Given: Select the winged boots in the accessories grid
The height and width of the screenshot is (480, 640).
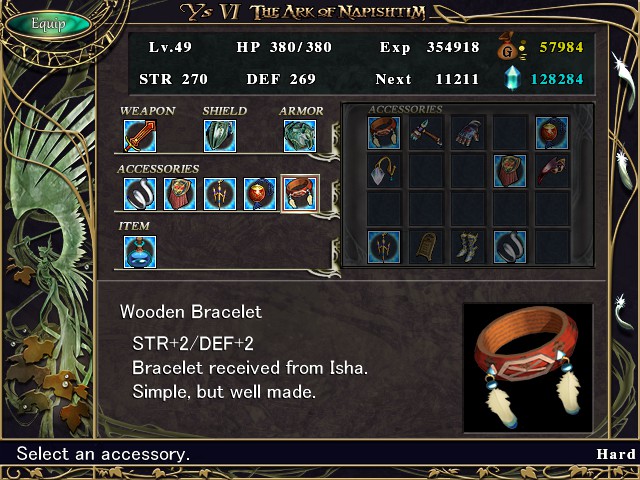Looking at the screenshot, I should pos(467,246).
